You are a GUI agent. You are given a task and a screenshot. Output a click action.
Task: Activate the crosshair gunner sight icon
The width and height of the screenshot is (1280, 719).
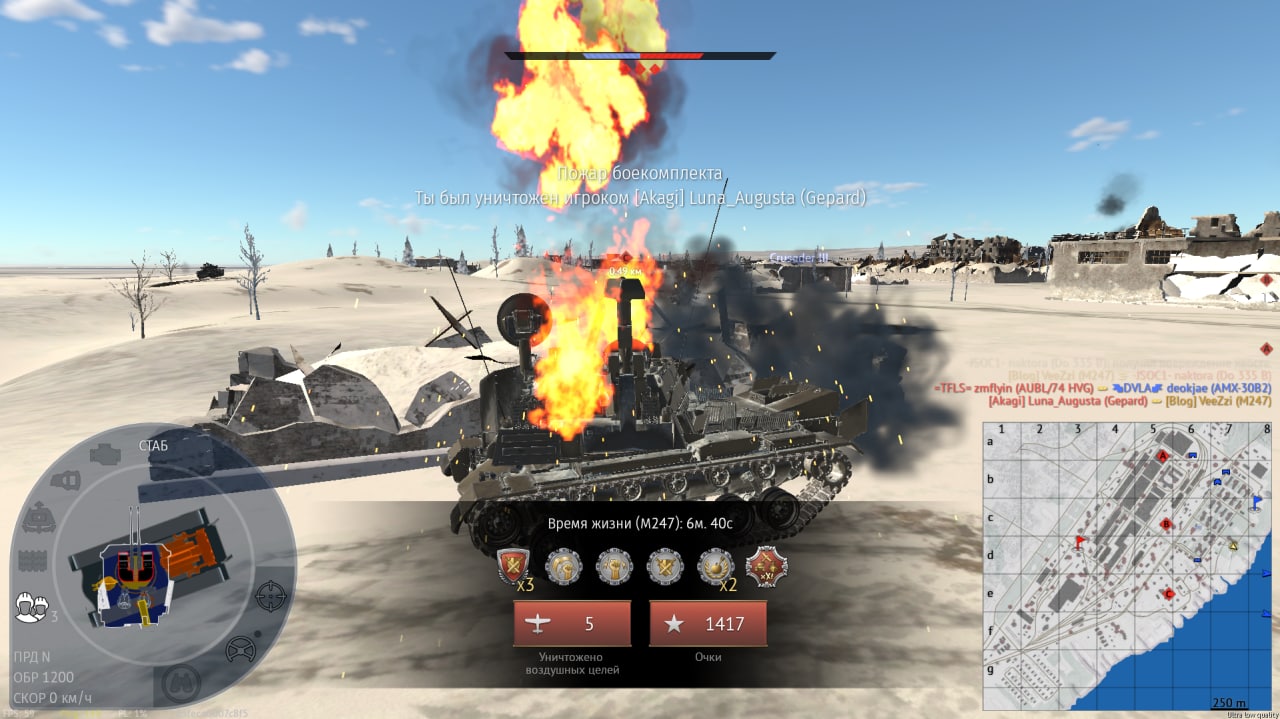click(271, 596)
